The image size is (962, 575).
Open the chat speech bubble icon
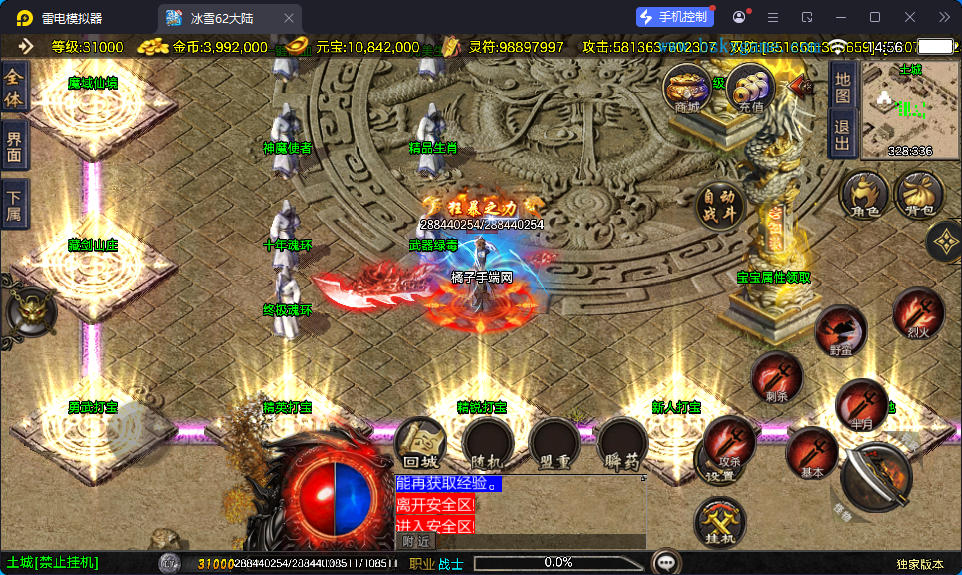point(666,562)
